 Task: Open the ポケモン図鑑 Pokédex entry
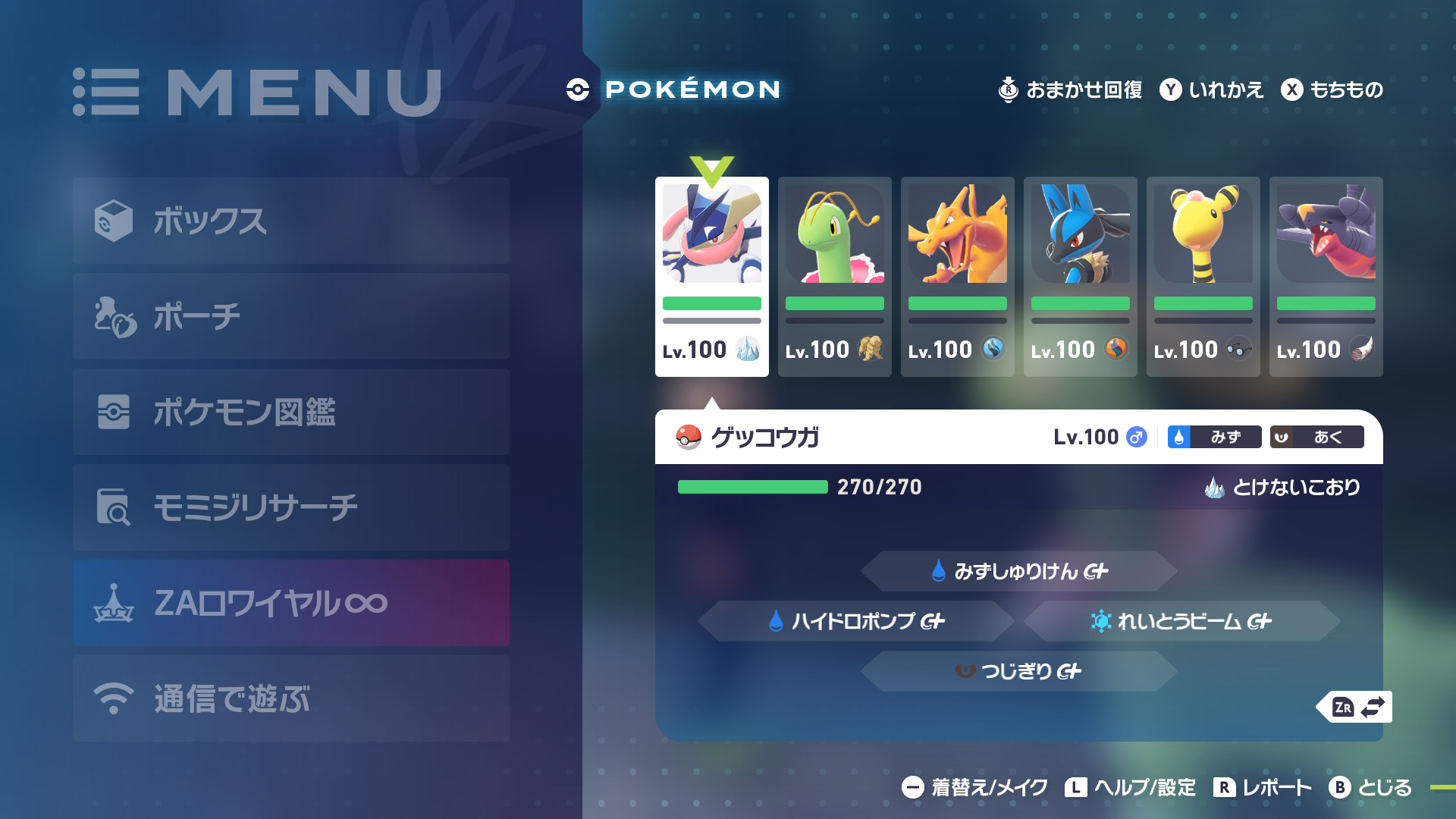pos(290,412)
